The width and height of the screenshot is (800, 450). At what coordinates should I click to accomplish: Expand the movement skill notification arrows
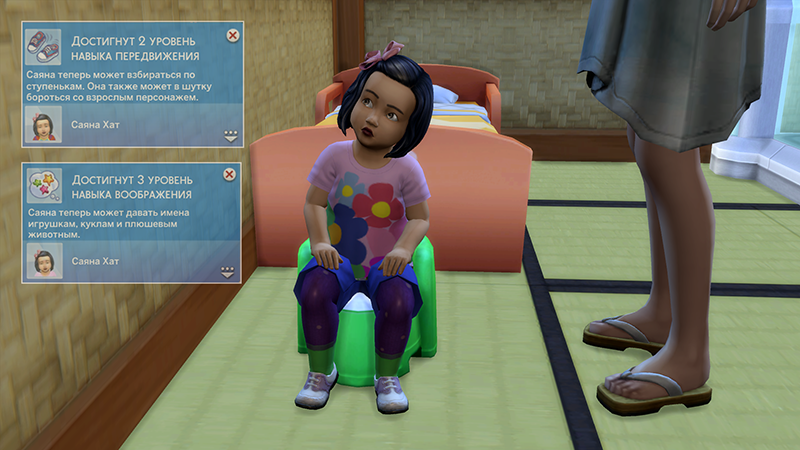[x=230, y=137]
